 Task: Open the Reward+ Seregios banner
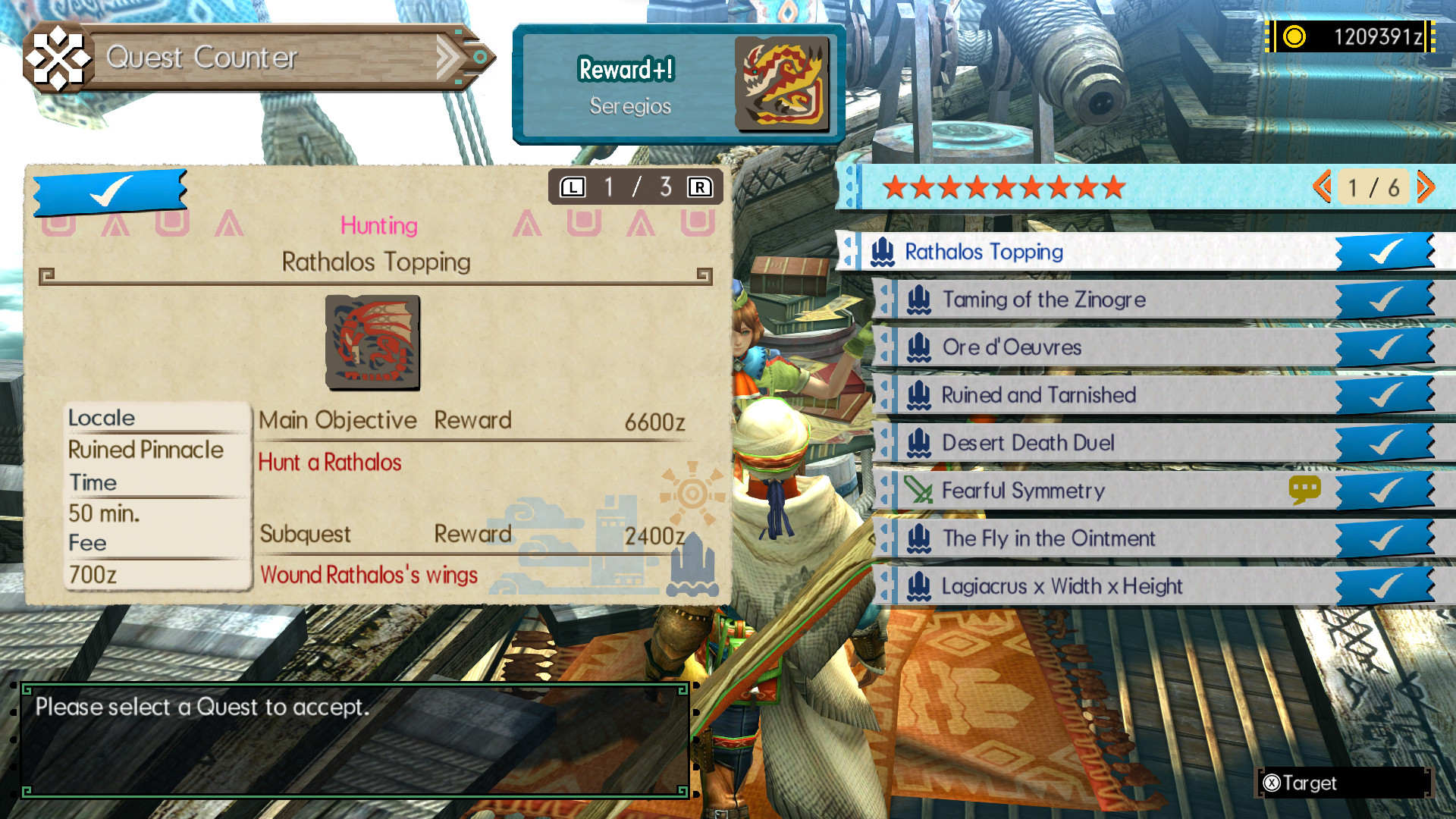pyautogui.click(x=678, y=84)
